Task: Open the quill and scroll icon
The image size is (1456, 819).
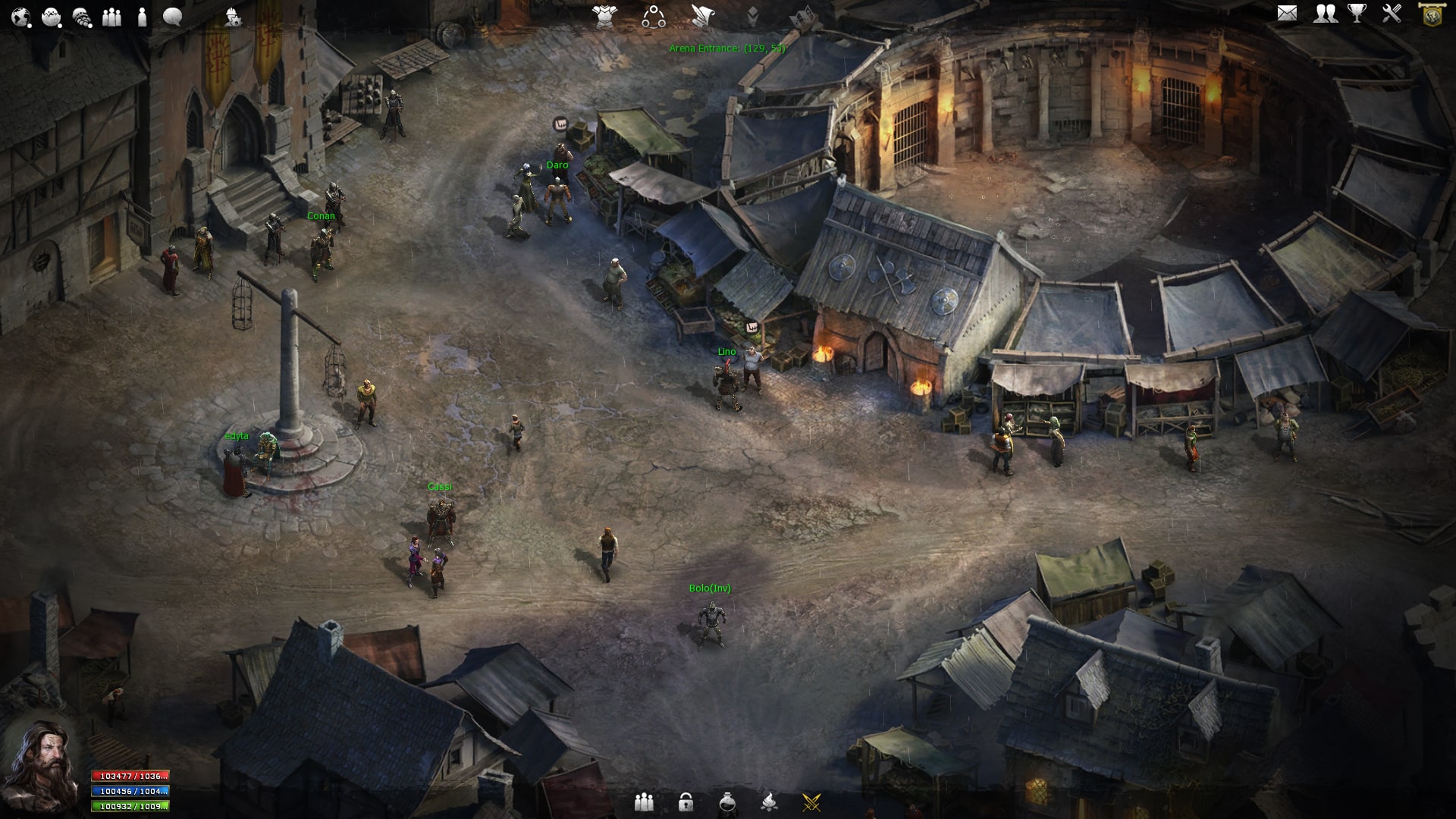Action: [702, 15]
